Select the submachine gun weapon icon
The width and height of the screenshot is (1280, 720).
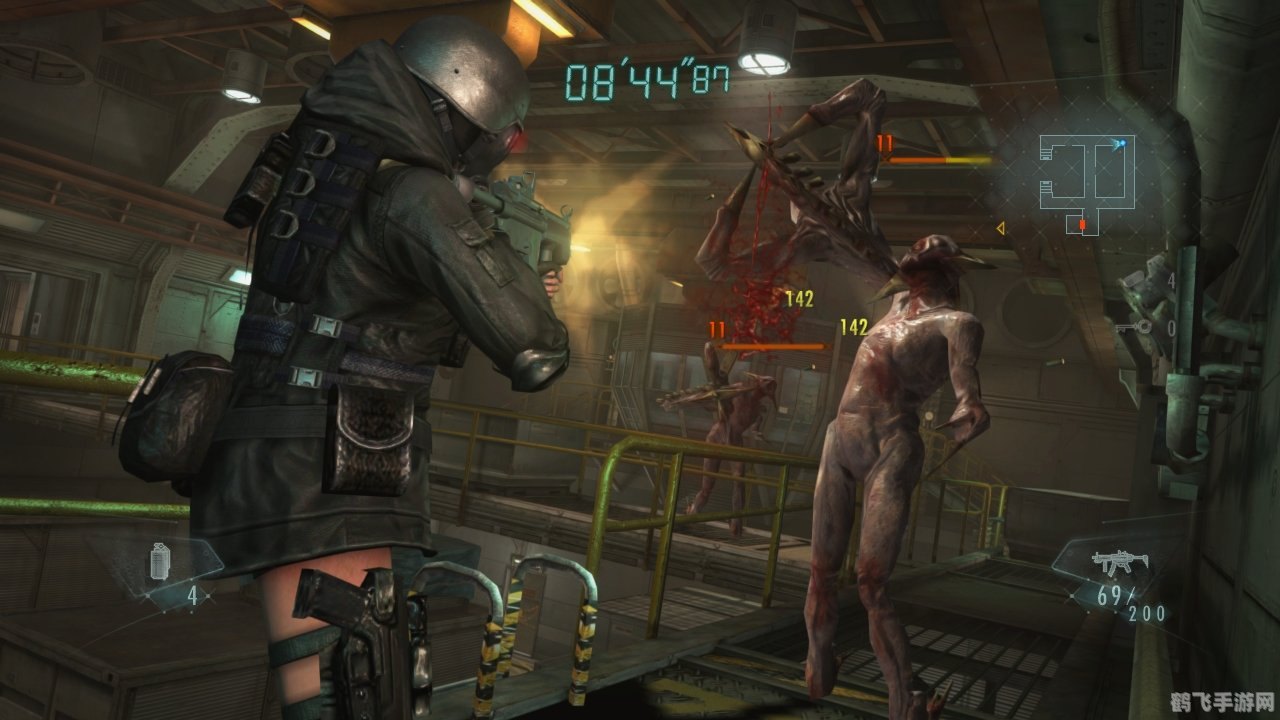coord(1118,561)
